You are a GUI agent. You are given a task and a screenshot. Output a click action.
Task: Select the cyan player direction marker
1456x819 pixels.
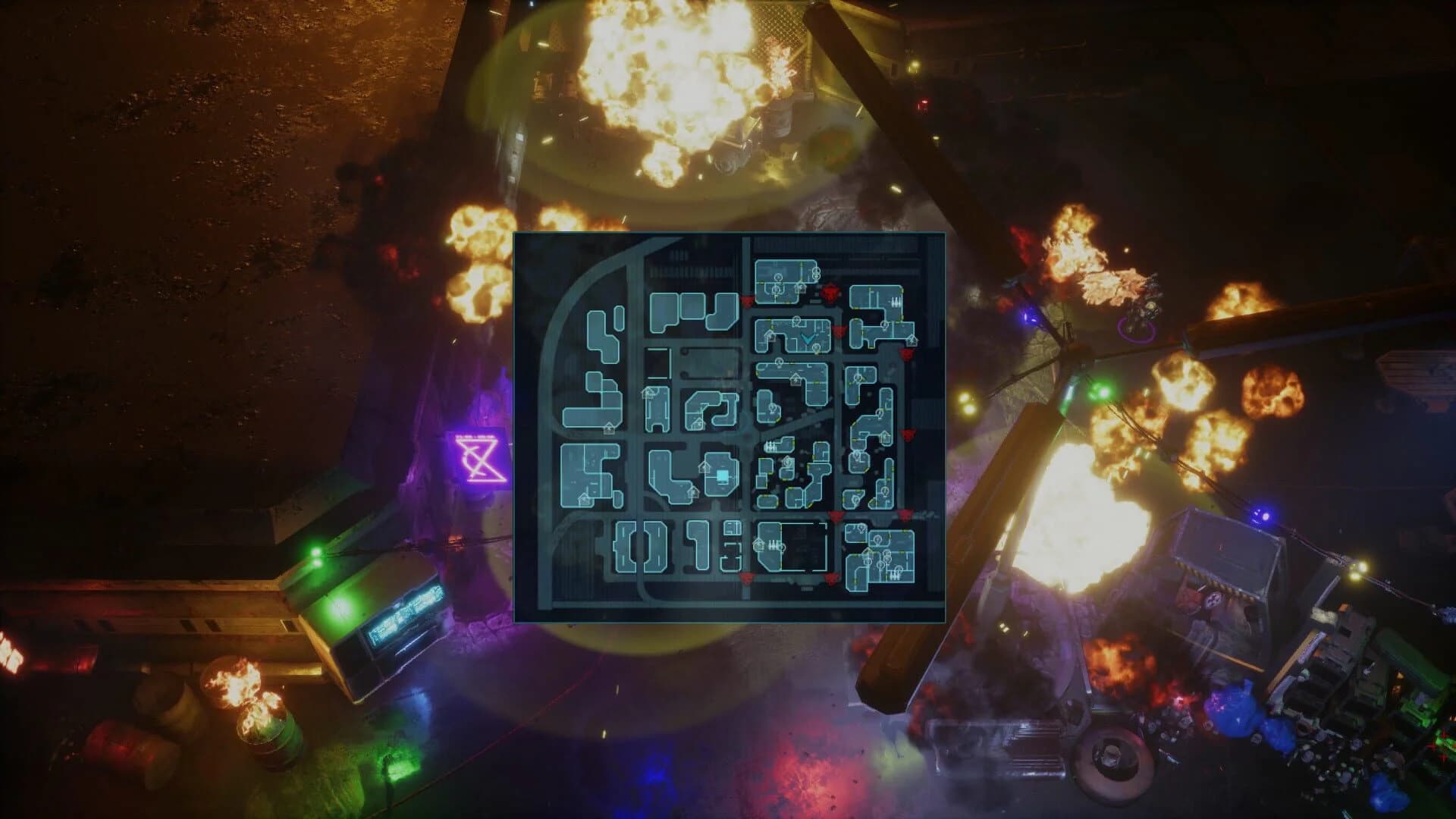pyautogui.click(x=808, y=339)
